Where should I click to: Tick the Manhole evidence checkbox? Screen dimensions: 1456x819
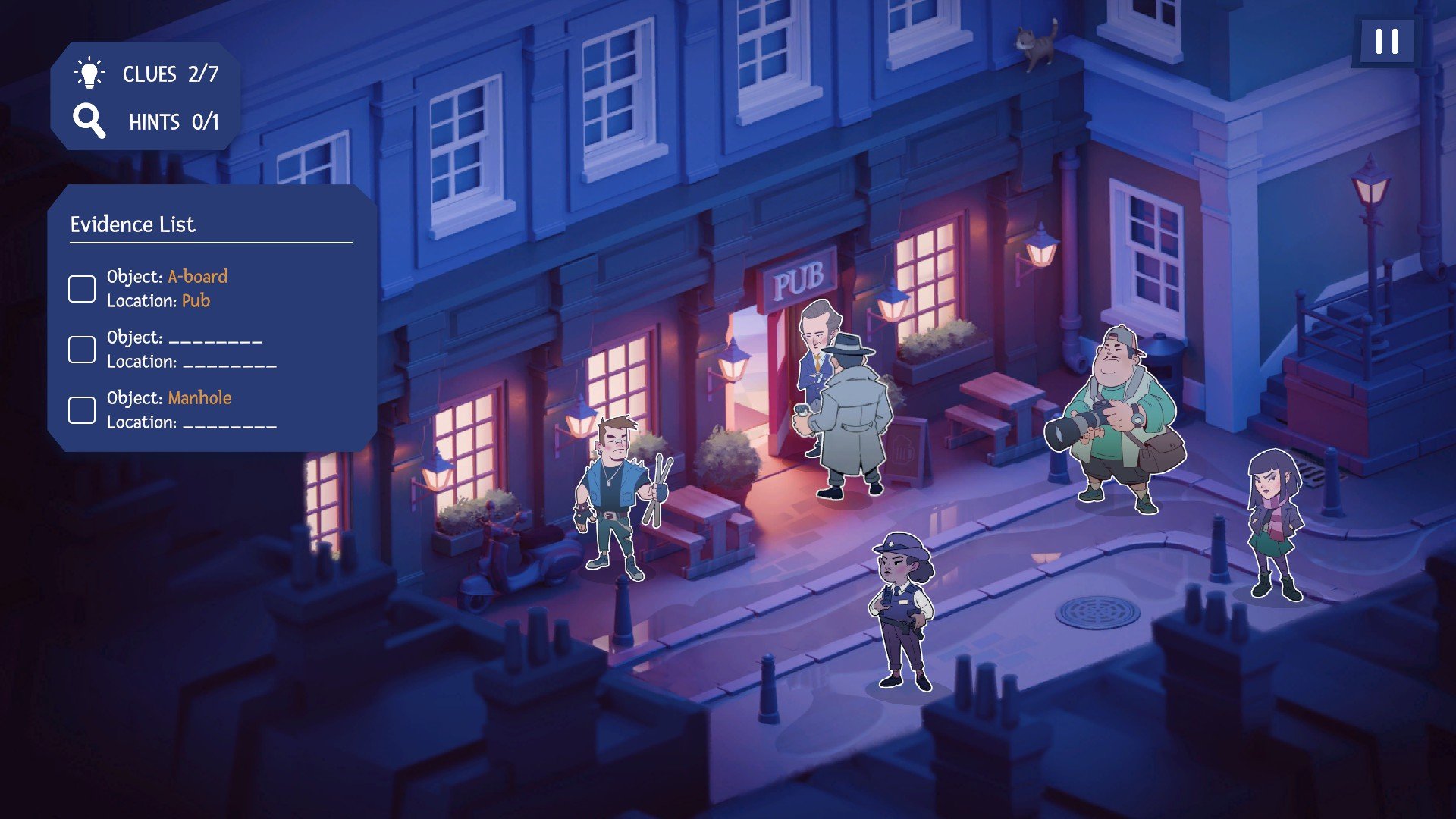point(82,410)
